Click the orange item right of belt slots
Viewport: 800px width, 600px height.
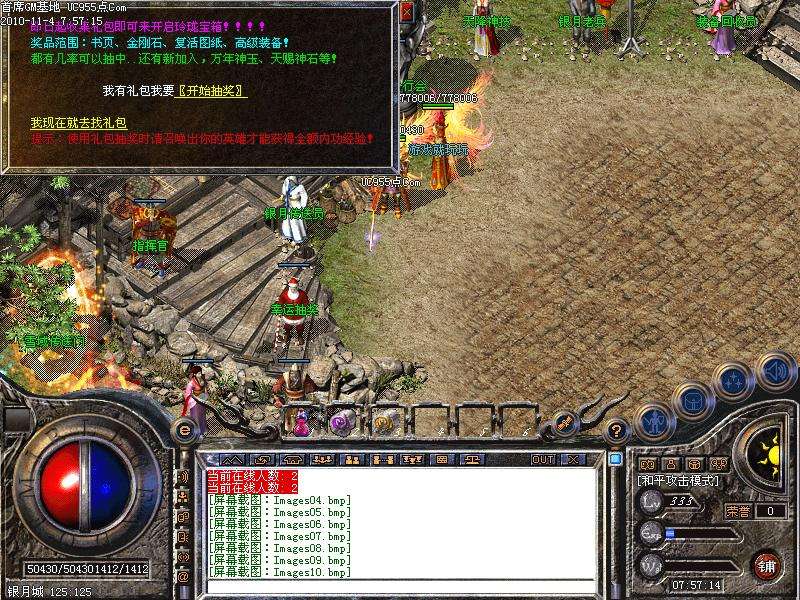tap(565, 422)
